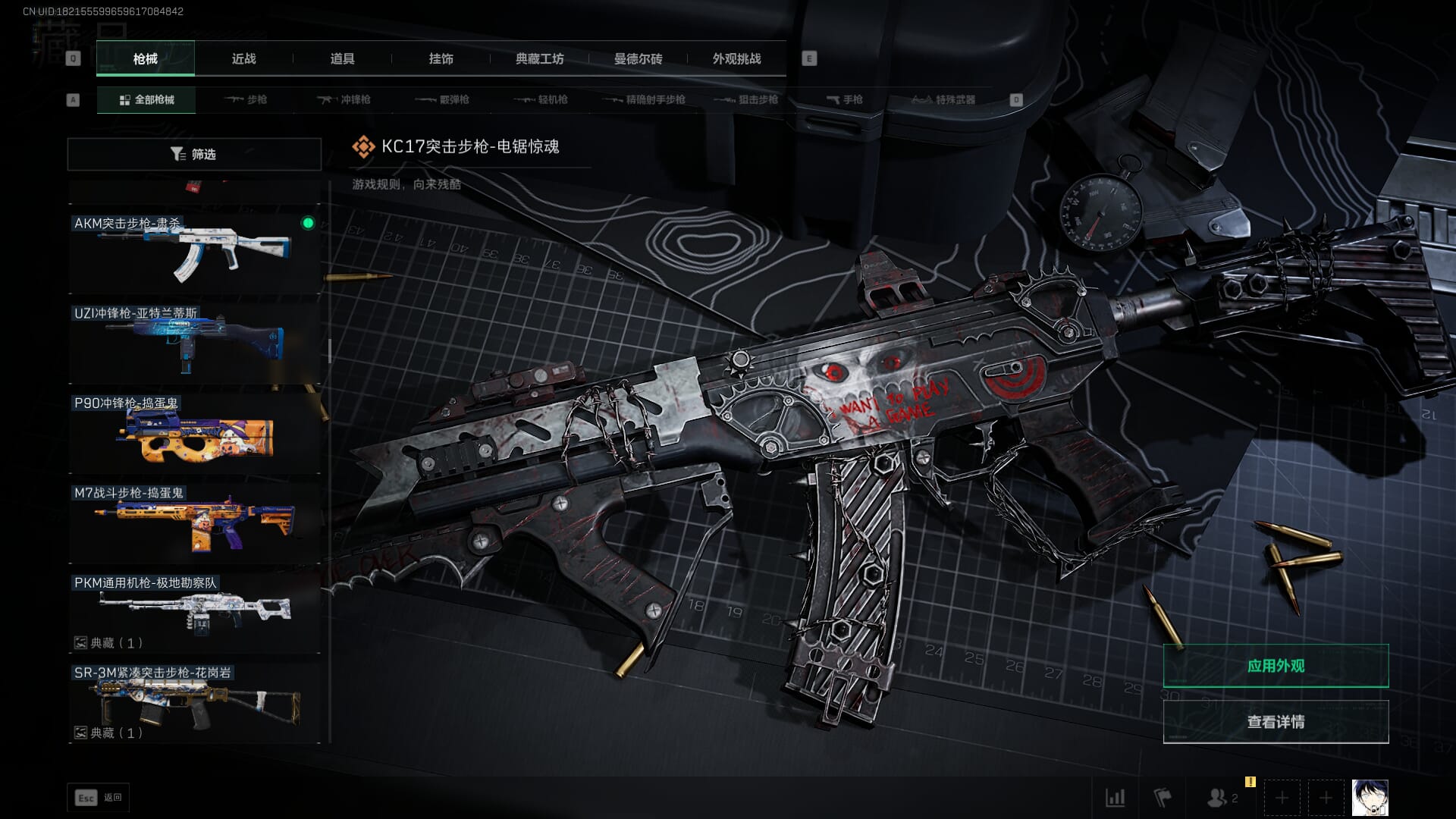Viewport: 1456px width, 819px height.
Task: Select the 挂饰 charms tab
Action: point(441,58)
